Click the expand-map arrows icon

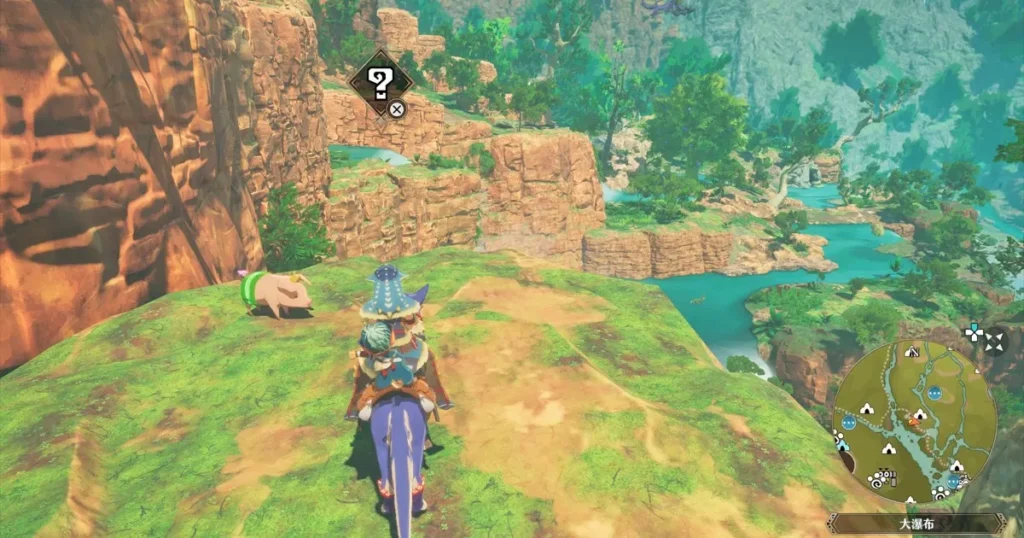(994, 342)
